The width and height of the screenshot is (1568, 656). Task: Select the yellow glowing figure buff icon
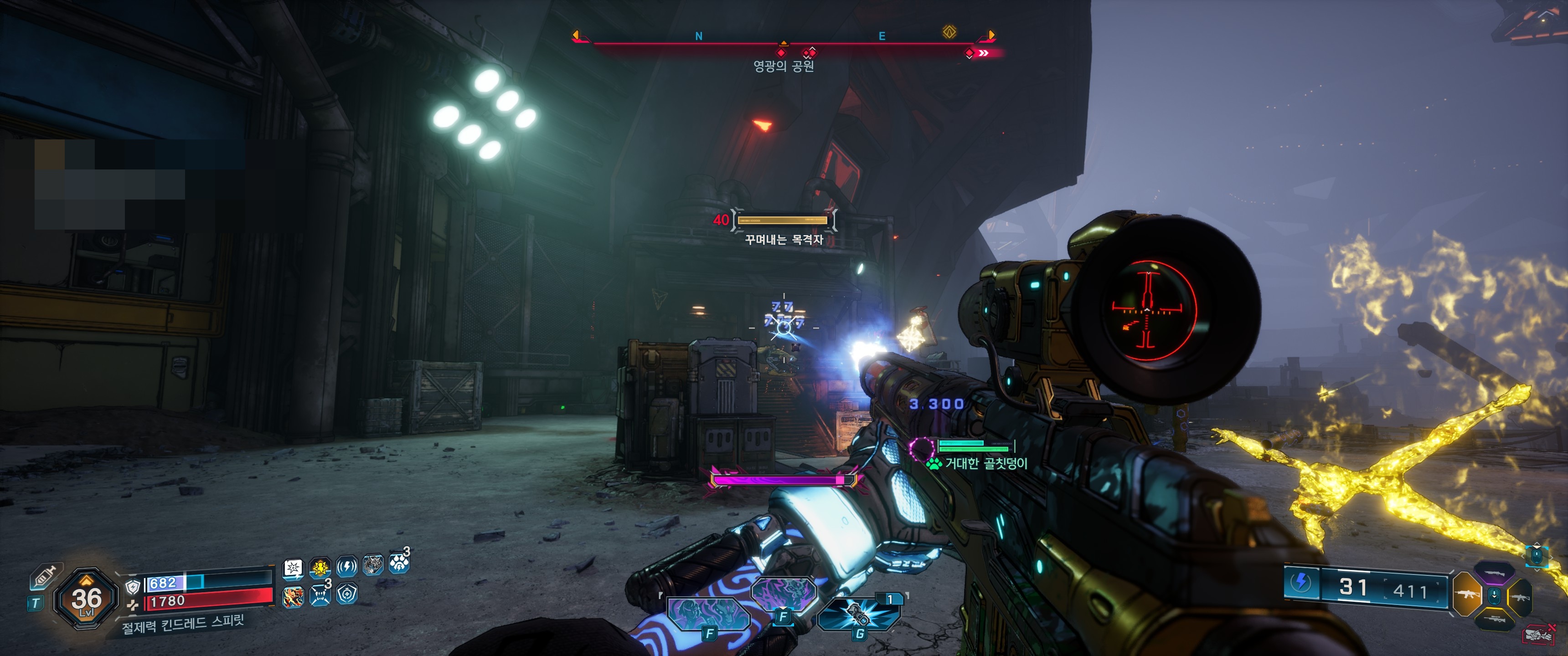coord(320,568)
